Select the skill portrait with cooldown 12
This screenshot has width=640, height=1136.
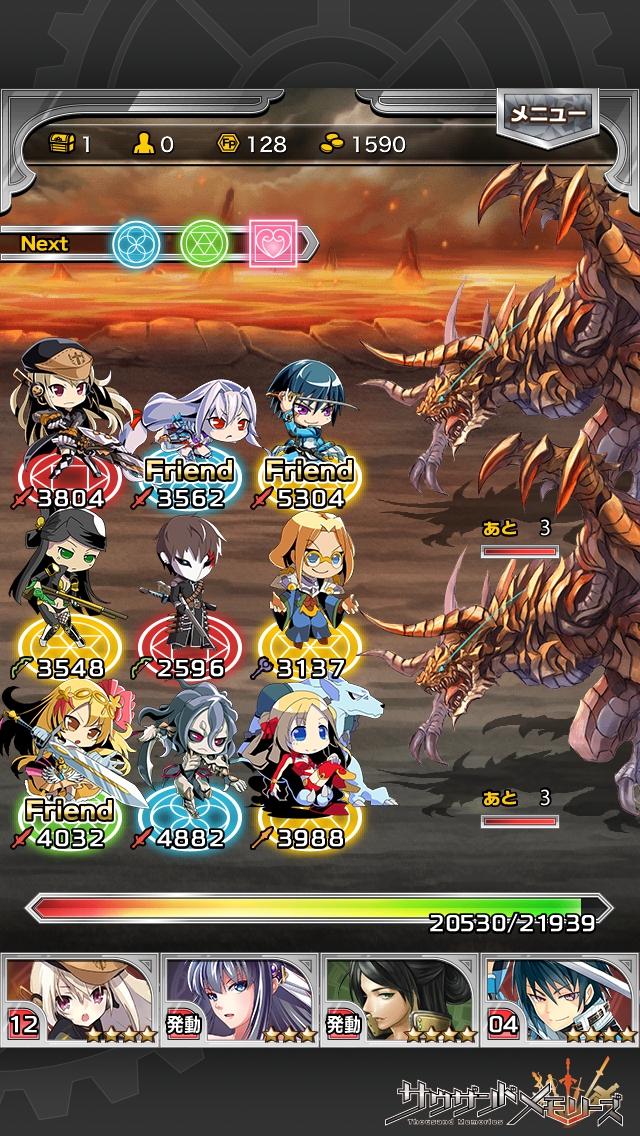coord(80,998)
